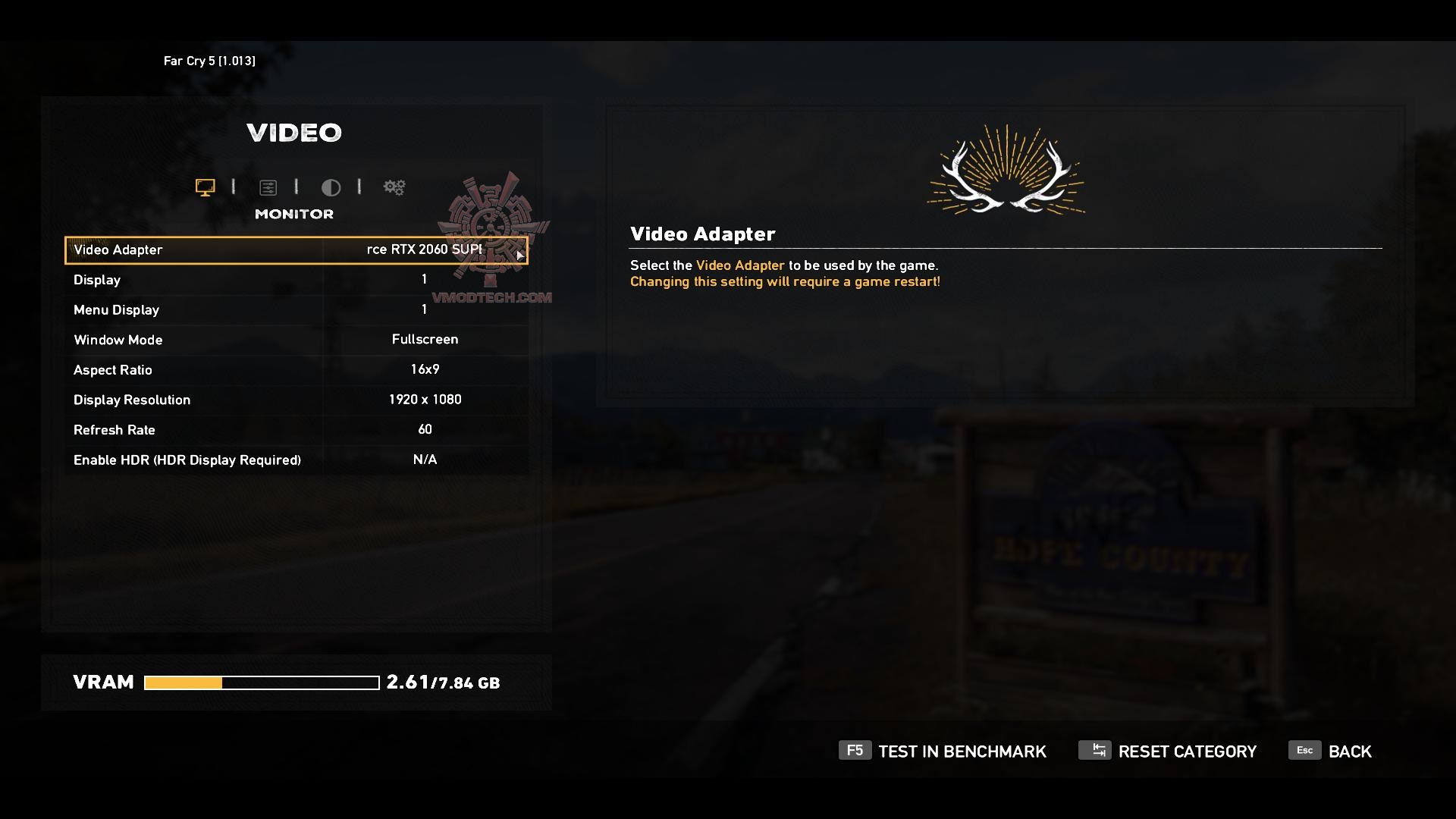Click the Video Adapter next-option arrow
1456x819 pixels.
tap(519, 255)
